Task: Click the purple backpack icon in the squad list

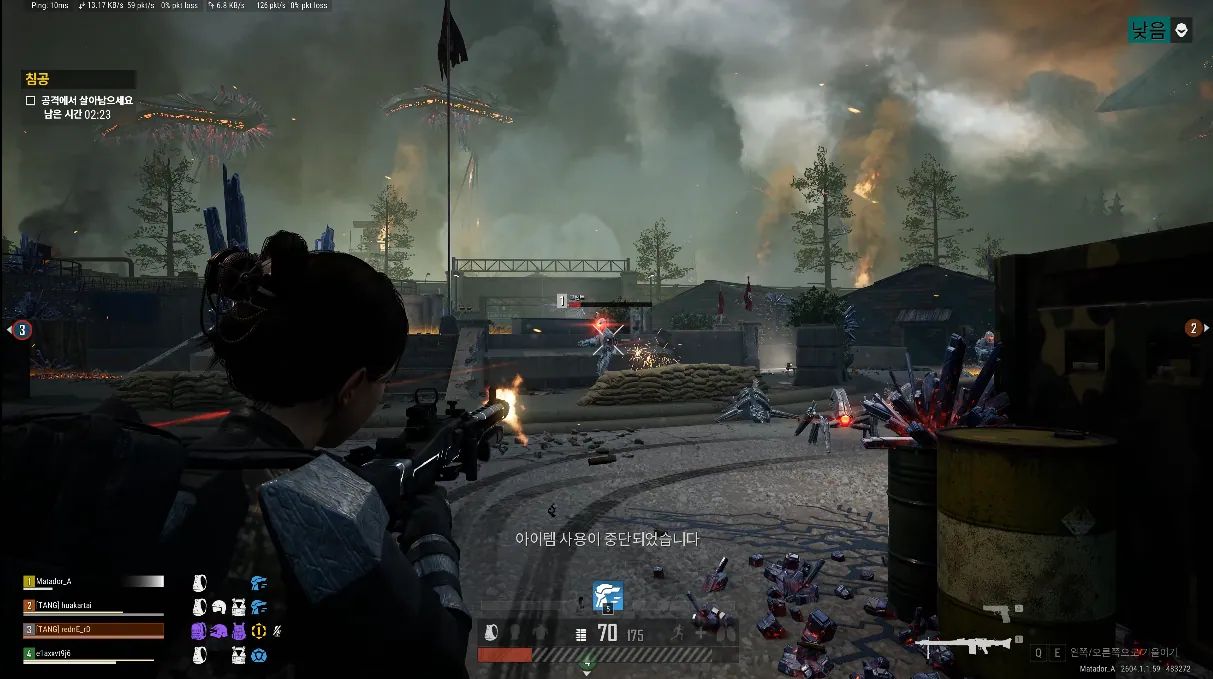Action: (x=198, y=631)
